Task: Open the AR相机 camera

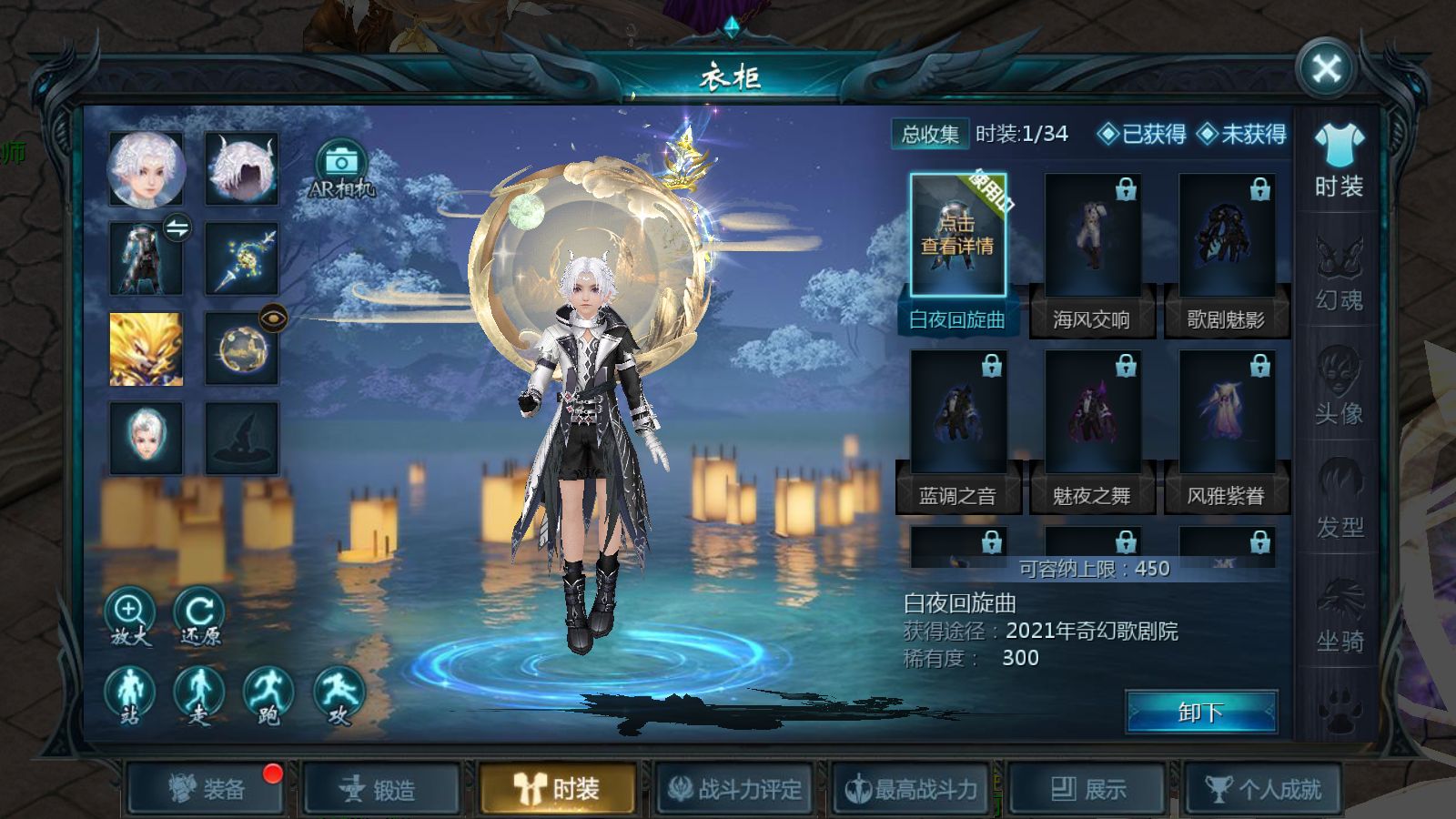Action: click(x=341, y=169)
